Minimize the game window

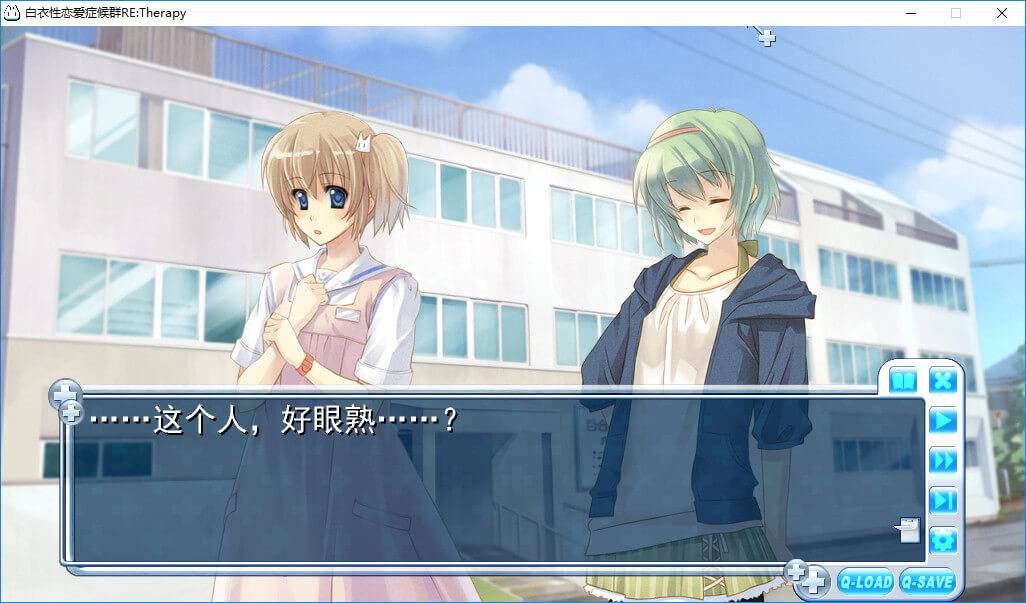[910, 13]
